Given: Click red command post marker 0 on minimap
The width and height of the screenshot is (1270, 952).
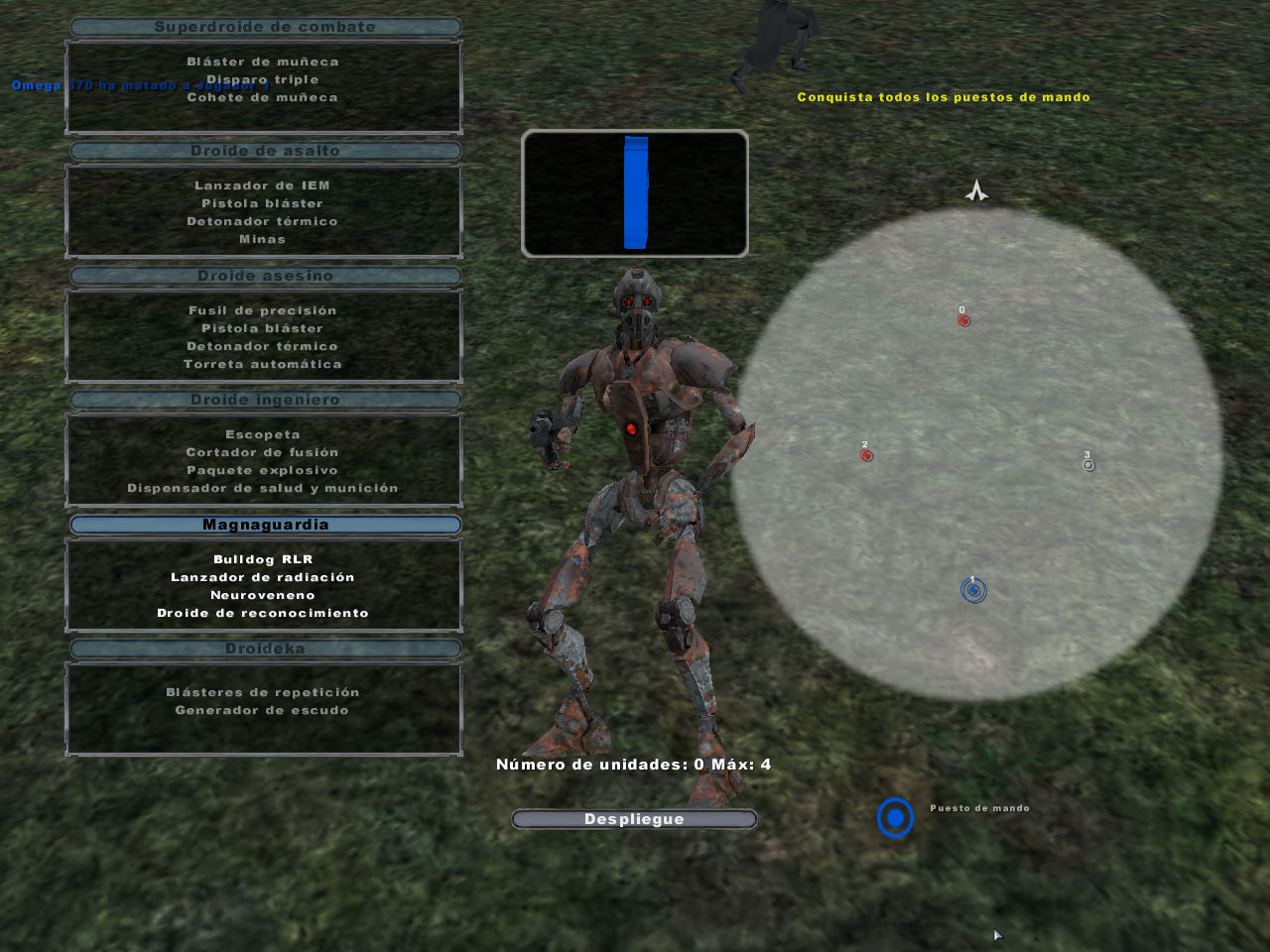Looking at the screenshot, I should [961, 319].
